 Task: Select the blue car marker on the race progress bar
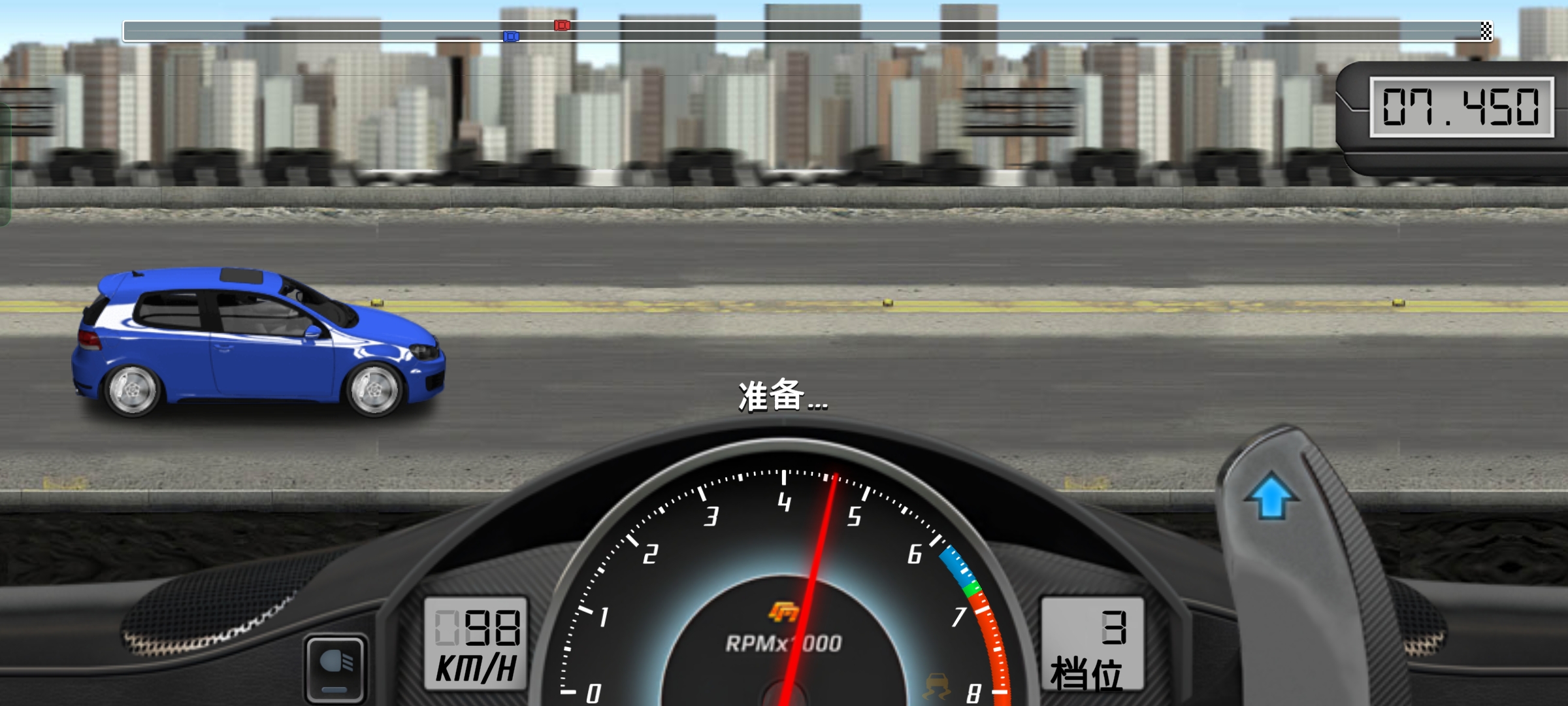(510, 37)
